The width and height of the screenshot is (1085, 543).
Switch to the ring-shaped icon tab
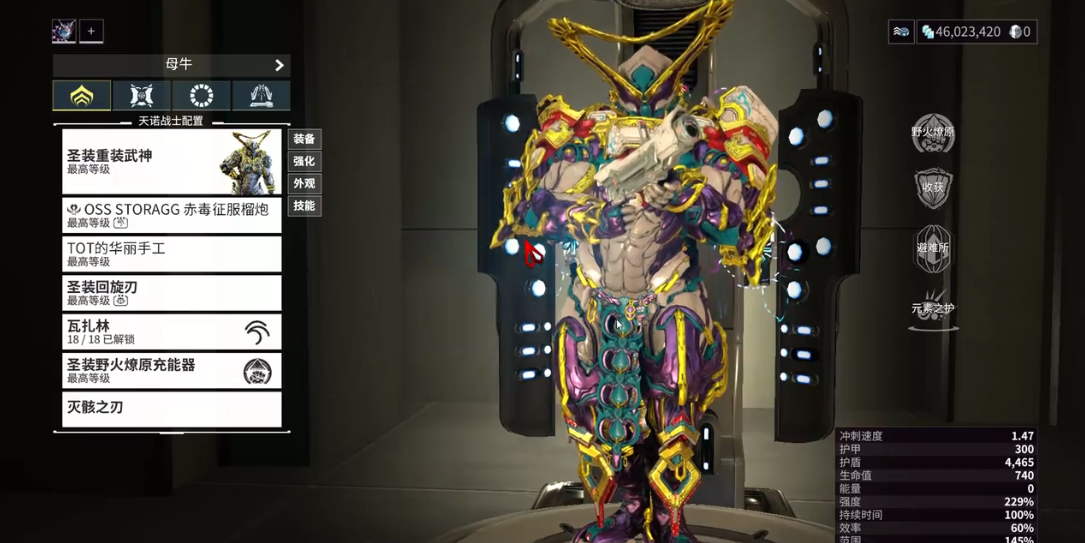click(201, 96)
